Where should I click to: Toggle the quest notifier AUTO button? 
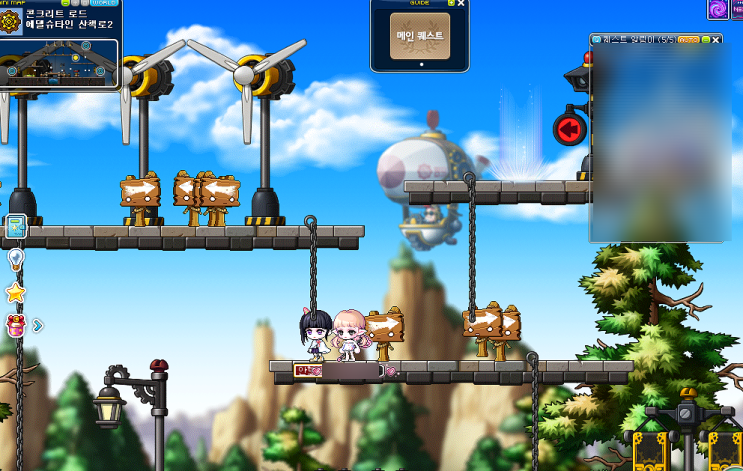[x=688, y=39]
